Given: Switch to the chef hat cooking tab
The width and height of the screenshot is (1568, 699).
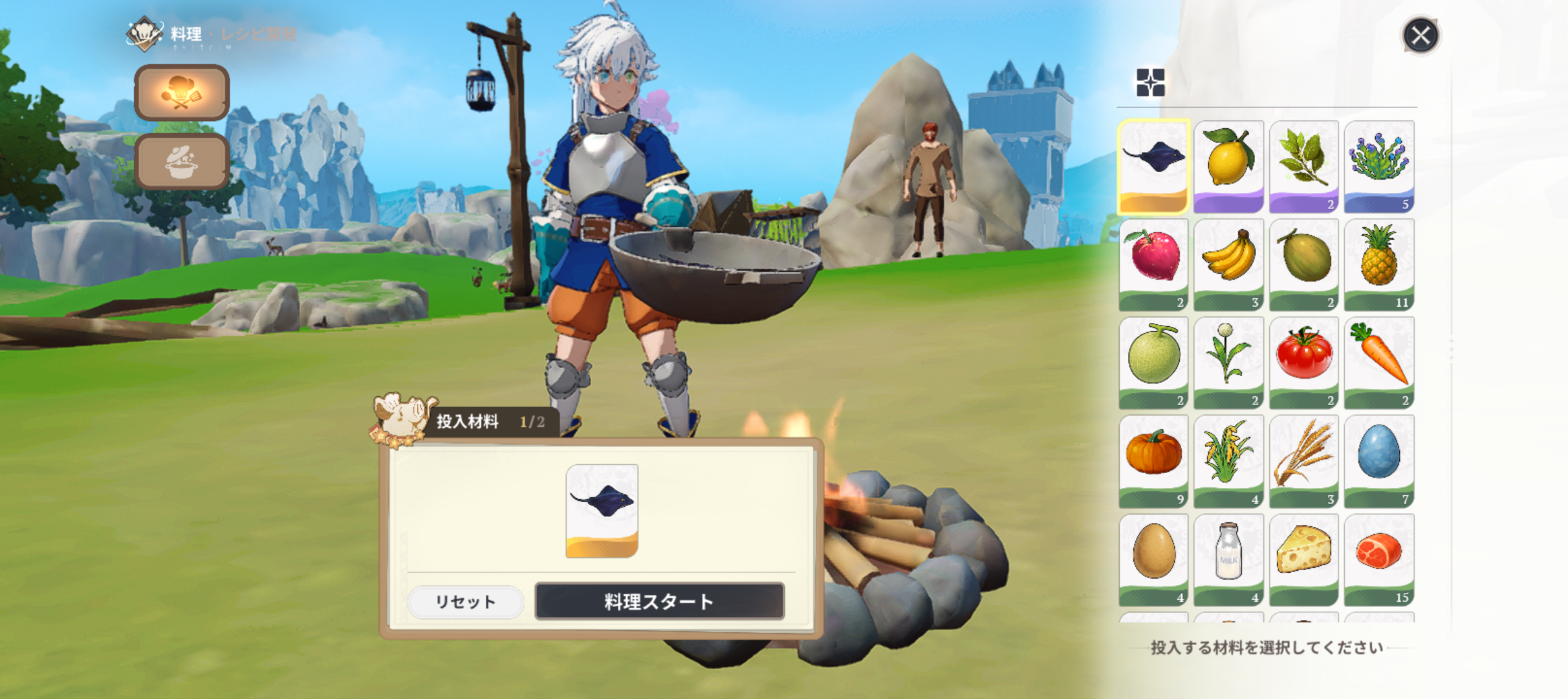Looking at the screenshot, I should [182, 93].
